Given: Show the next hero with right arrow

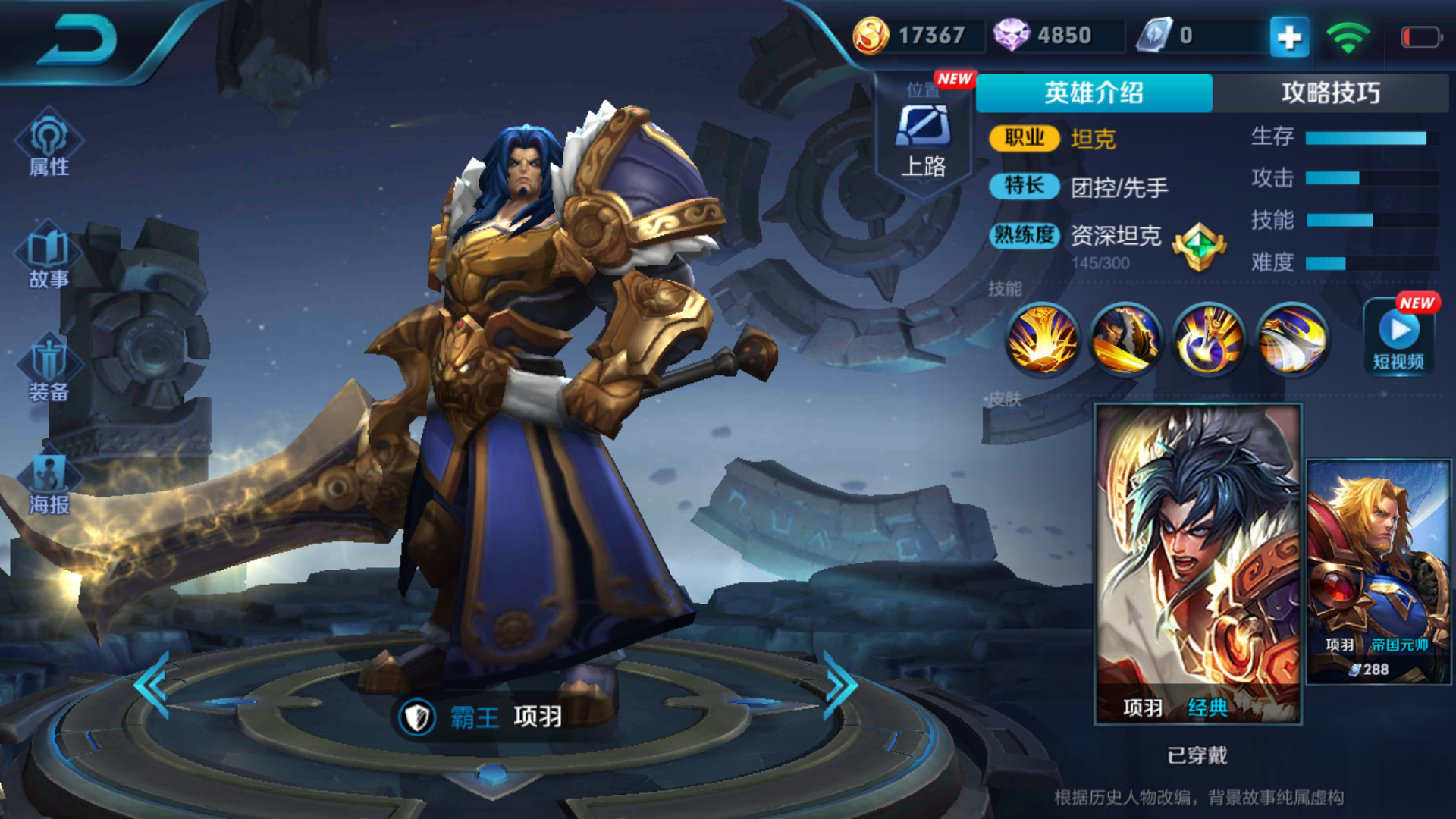Looking at the screenshot, I should (x=839, y=685).
